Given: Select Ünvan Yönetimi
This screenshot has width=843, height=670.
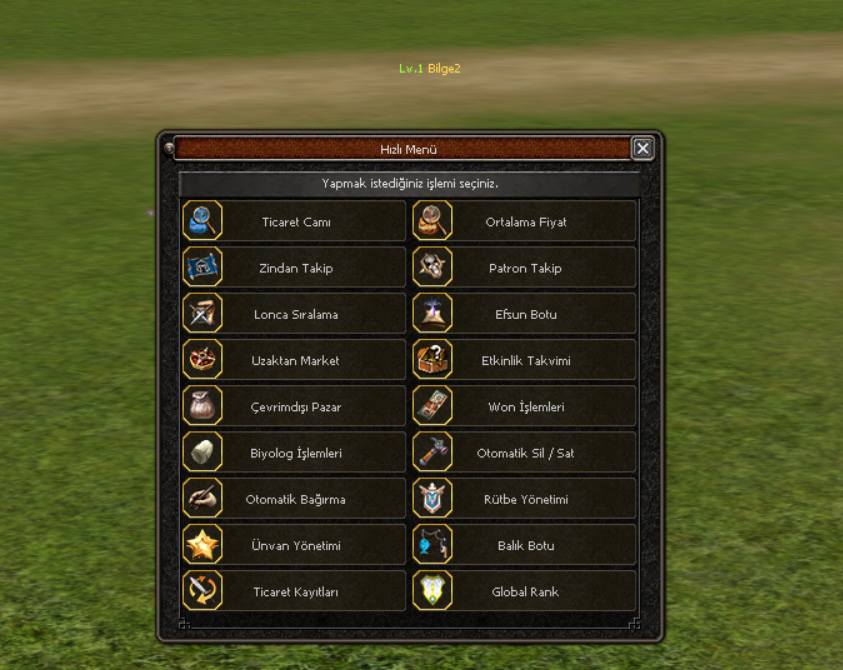Looking at the screenshot, I should (294, 545).
